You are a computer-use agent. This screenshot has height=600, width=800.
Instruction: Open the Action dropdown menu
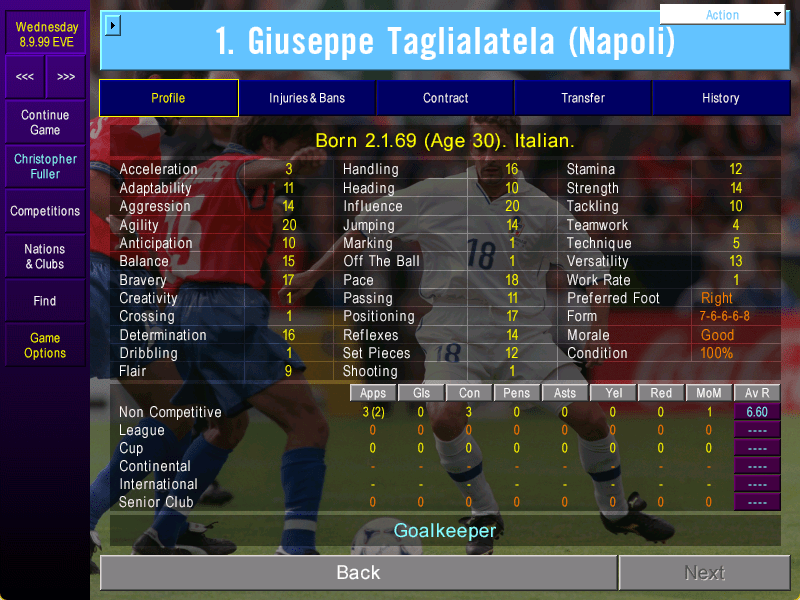click(723, 14)
